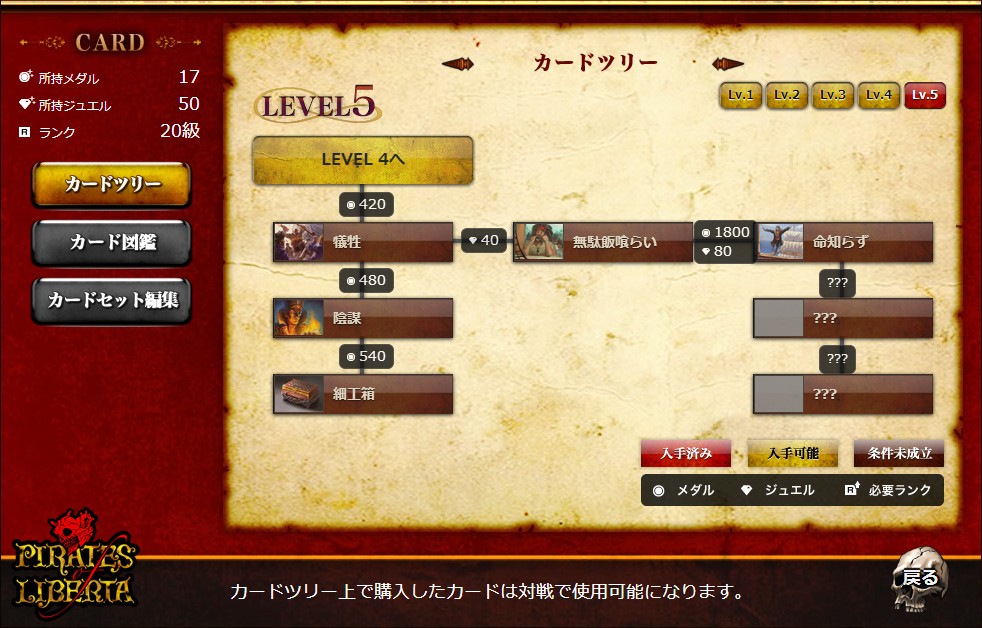Select the 犠牲 card

click(363, 242)
